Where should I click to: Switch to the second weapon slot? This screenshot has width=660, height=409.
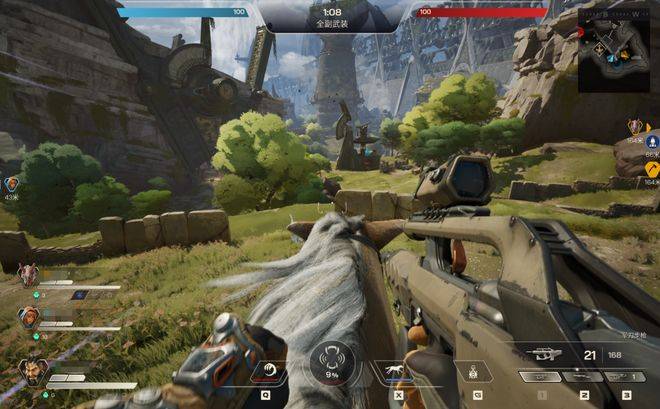(582, 377)
